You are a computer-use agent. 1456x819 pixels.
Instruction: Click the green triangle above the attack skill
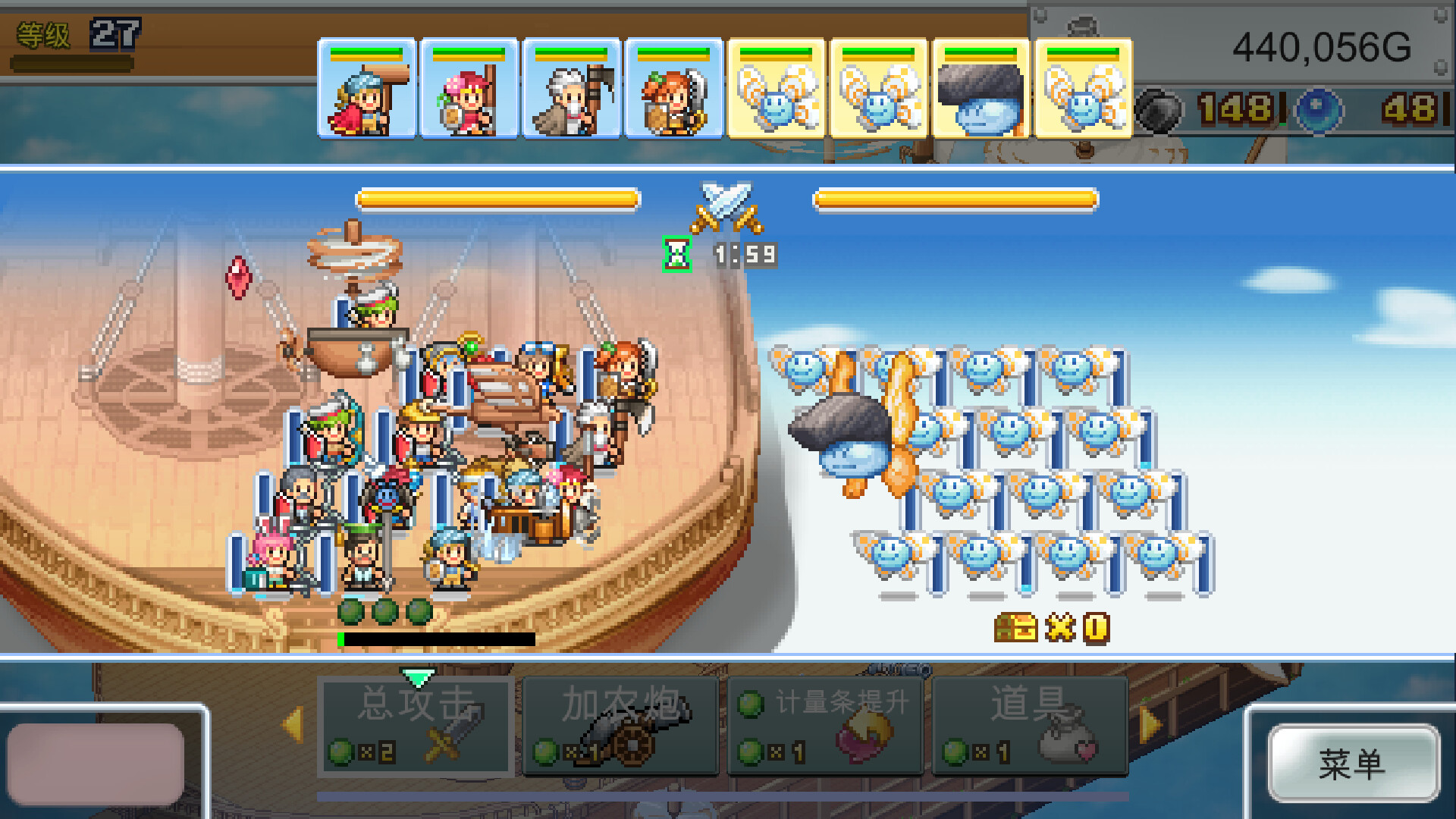click(418, 673)
